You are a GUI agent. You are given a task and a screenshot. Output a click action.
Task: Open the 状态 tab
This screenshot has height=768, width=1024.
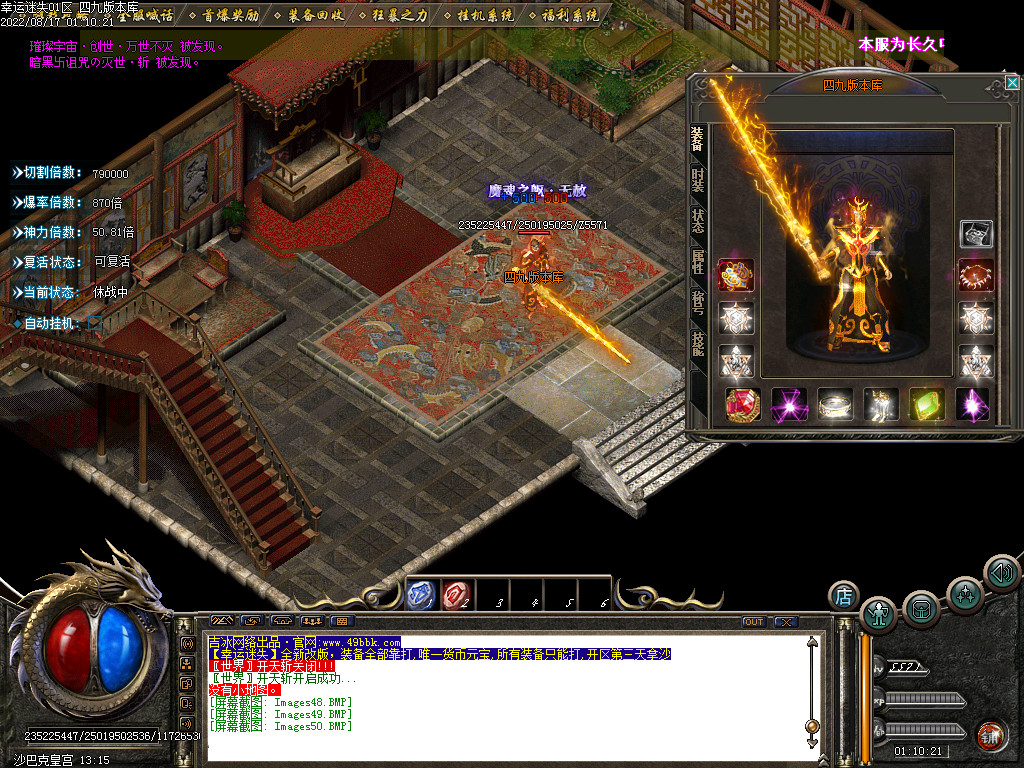(x=697, y=222)
